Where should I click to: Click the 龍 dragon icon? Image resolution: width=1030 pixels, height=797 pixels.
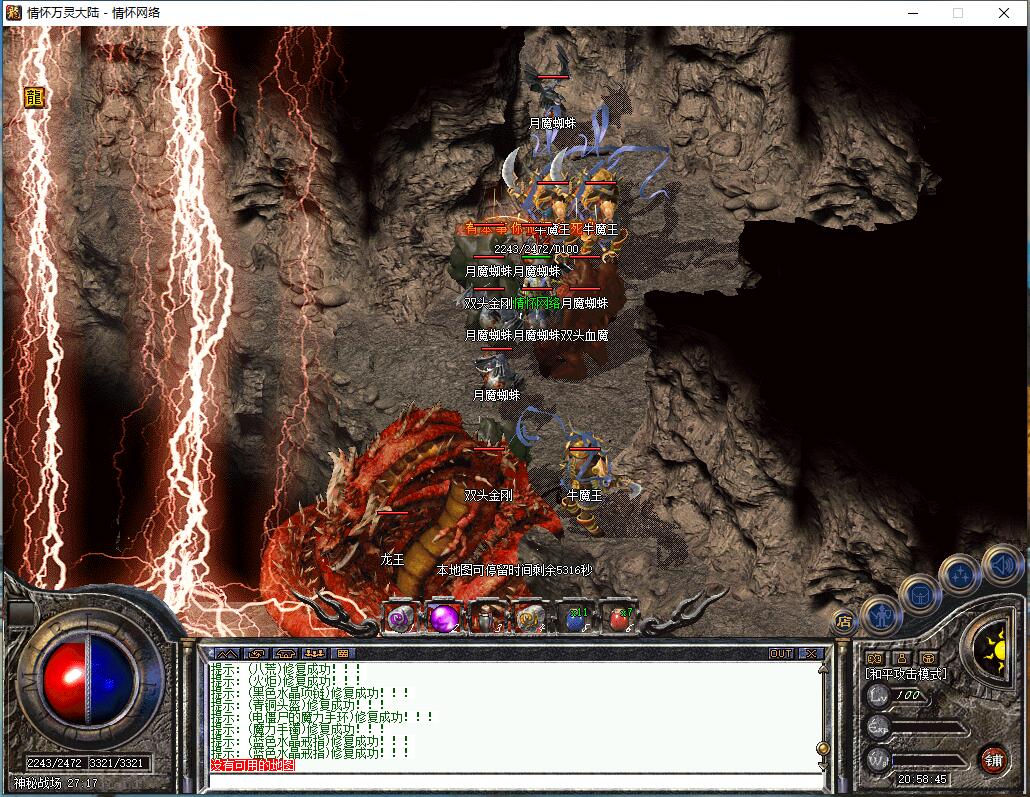coord(35,97)
